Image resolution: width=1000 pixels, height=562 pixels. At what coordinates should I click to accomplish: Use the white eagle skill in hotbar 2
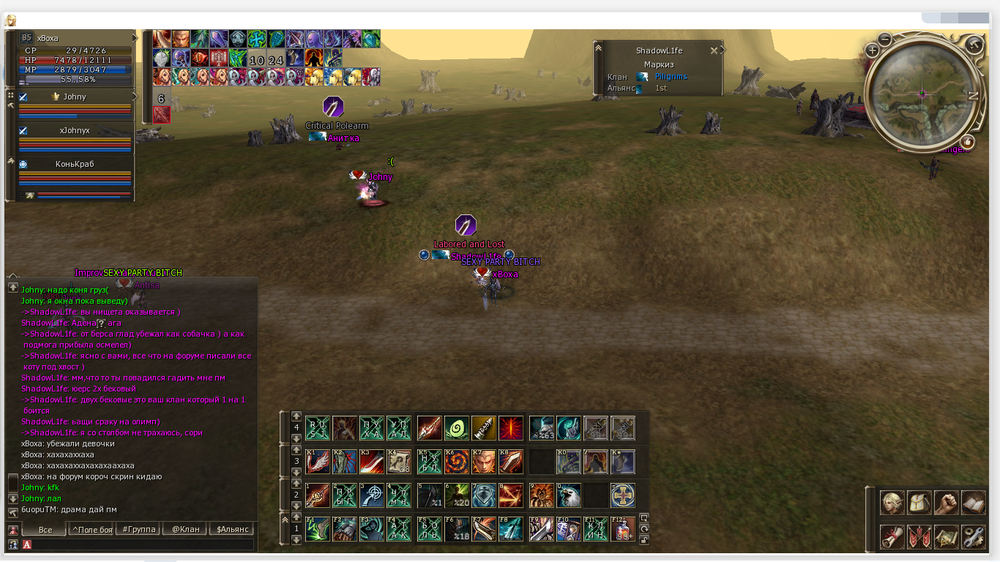tap(568, 495)
